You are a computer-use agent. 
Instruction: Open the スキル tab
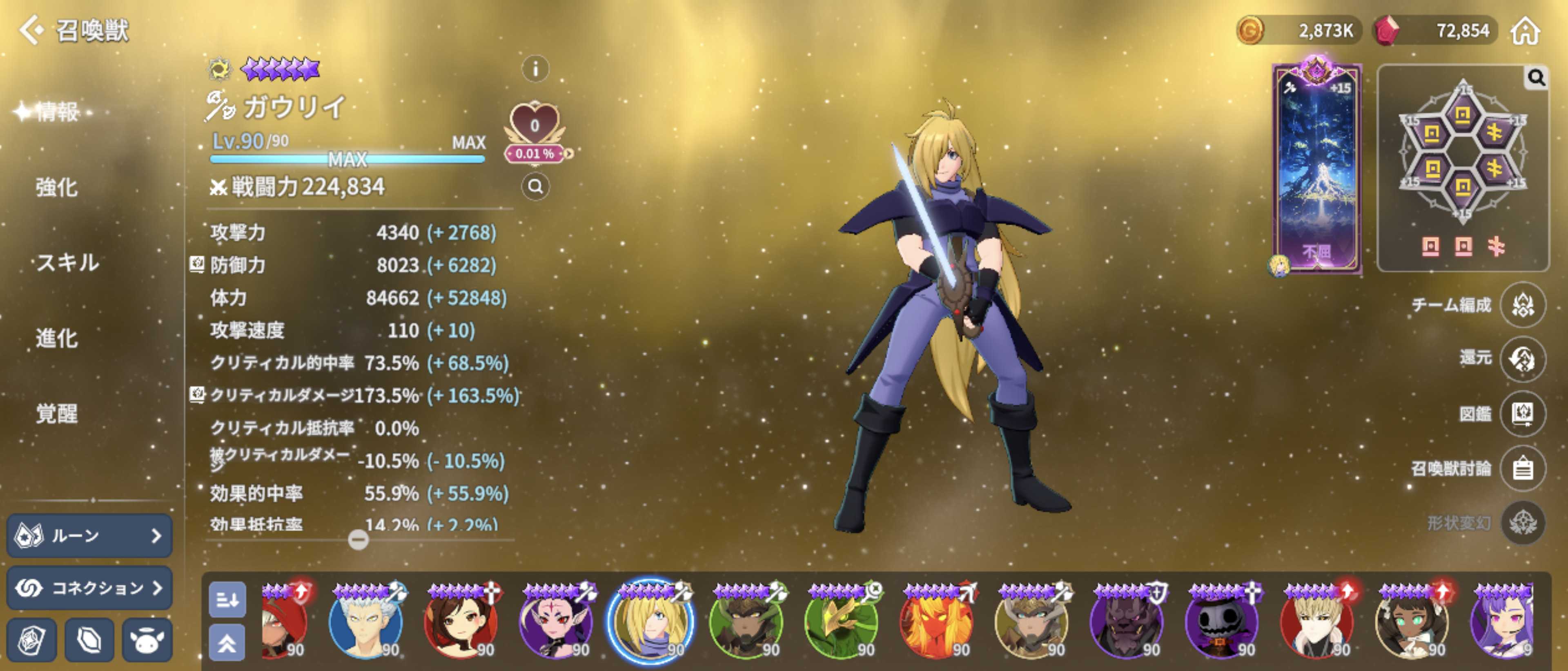(67, 263)
